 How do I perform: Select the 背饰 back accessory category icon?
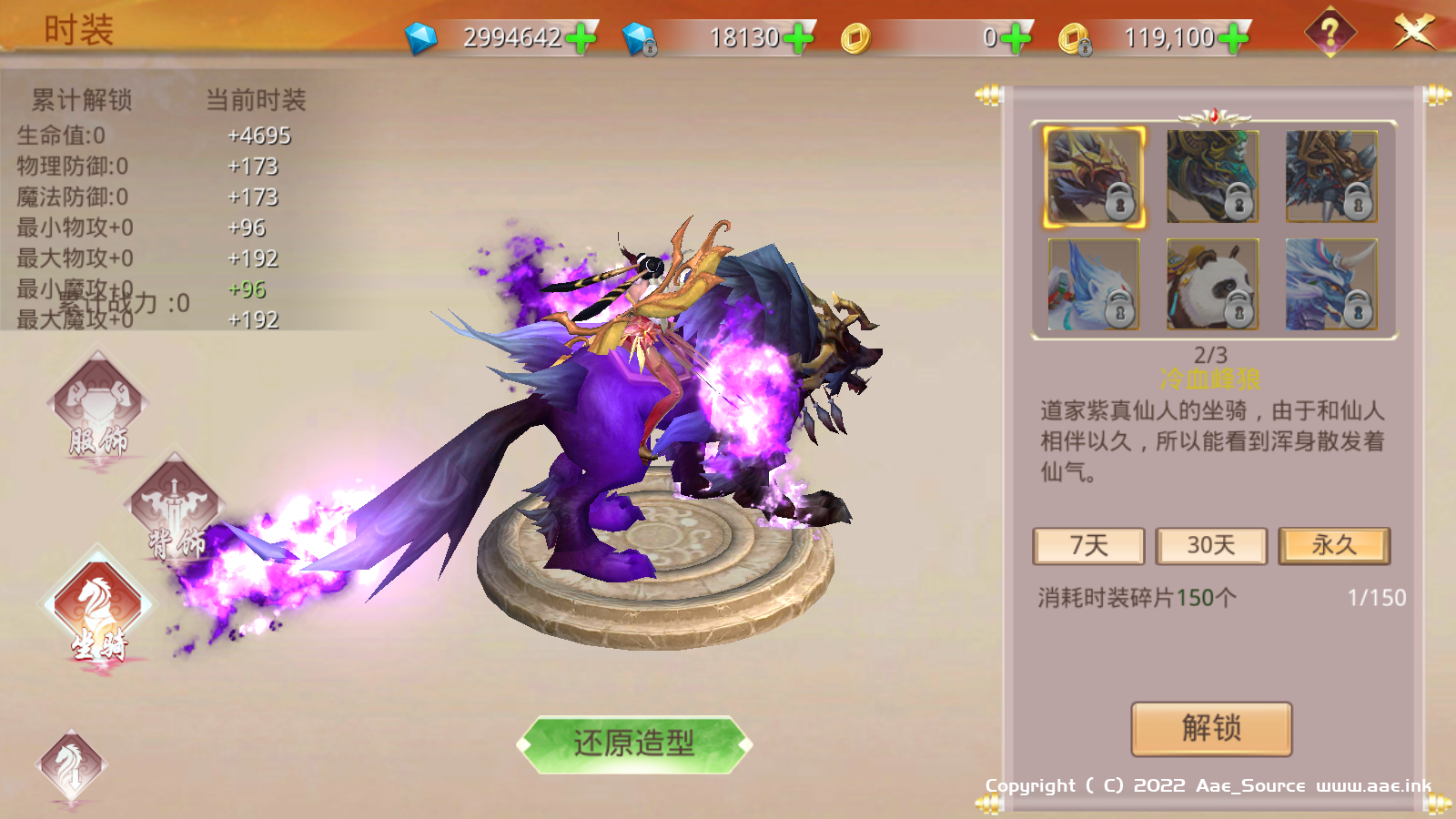coord(173,505)
